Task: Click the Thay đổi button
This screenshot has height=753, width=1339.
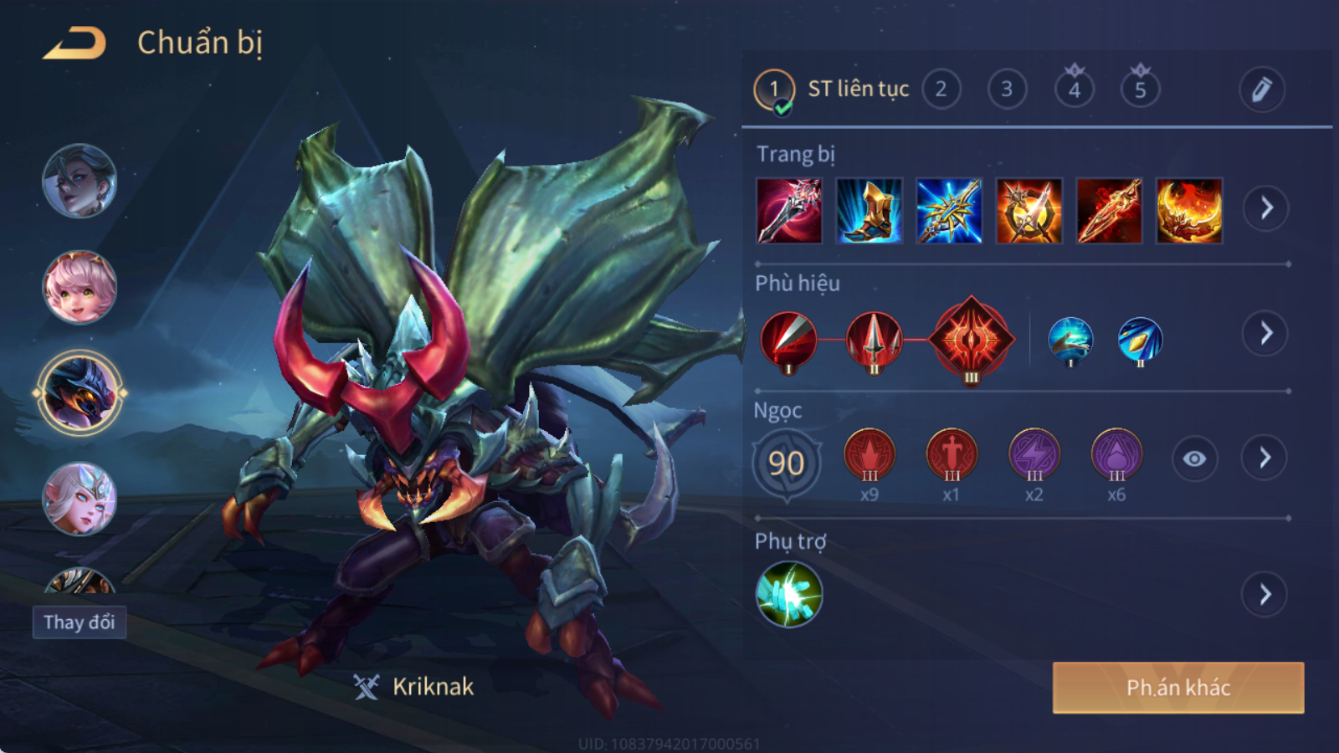Action: (x=79, y=622)
